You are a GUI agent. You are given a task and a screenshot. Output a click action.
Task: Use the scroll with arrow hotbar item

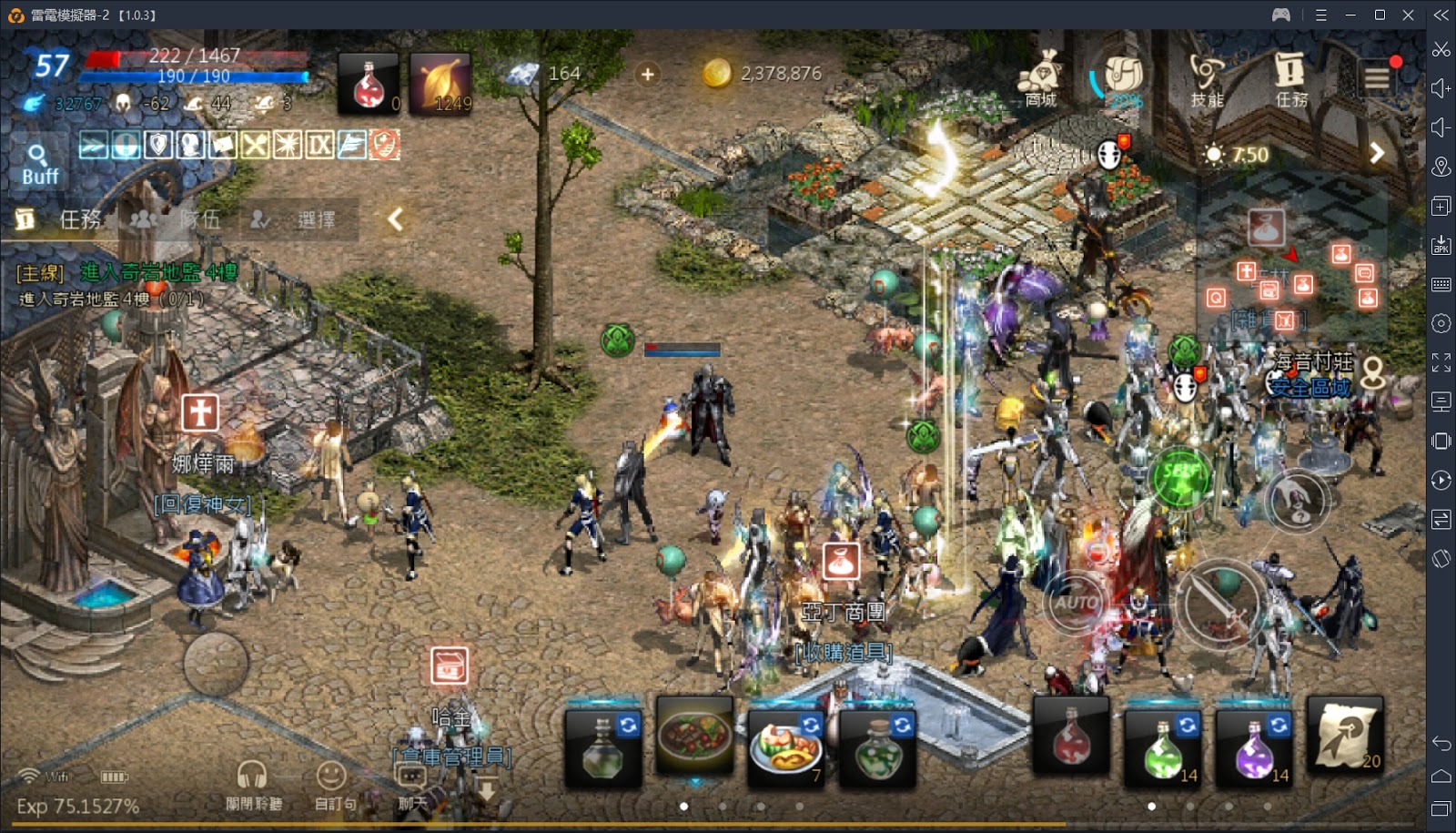[x=1345, y=736]
